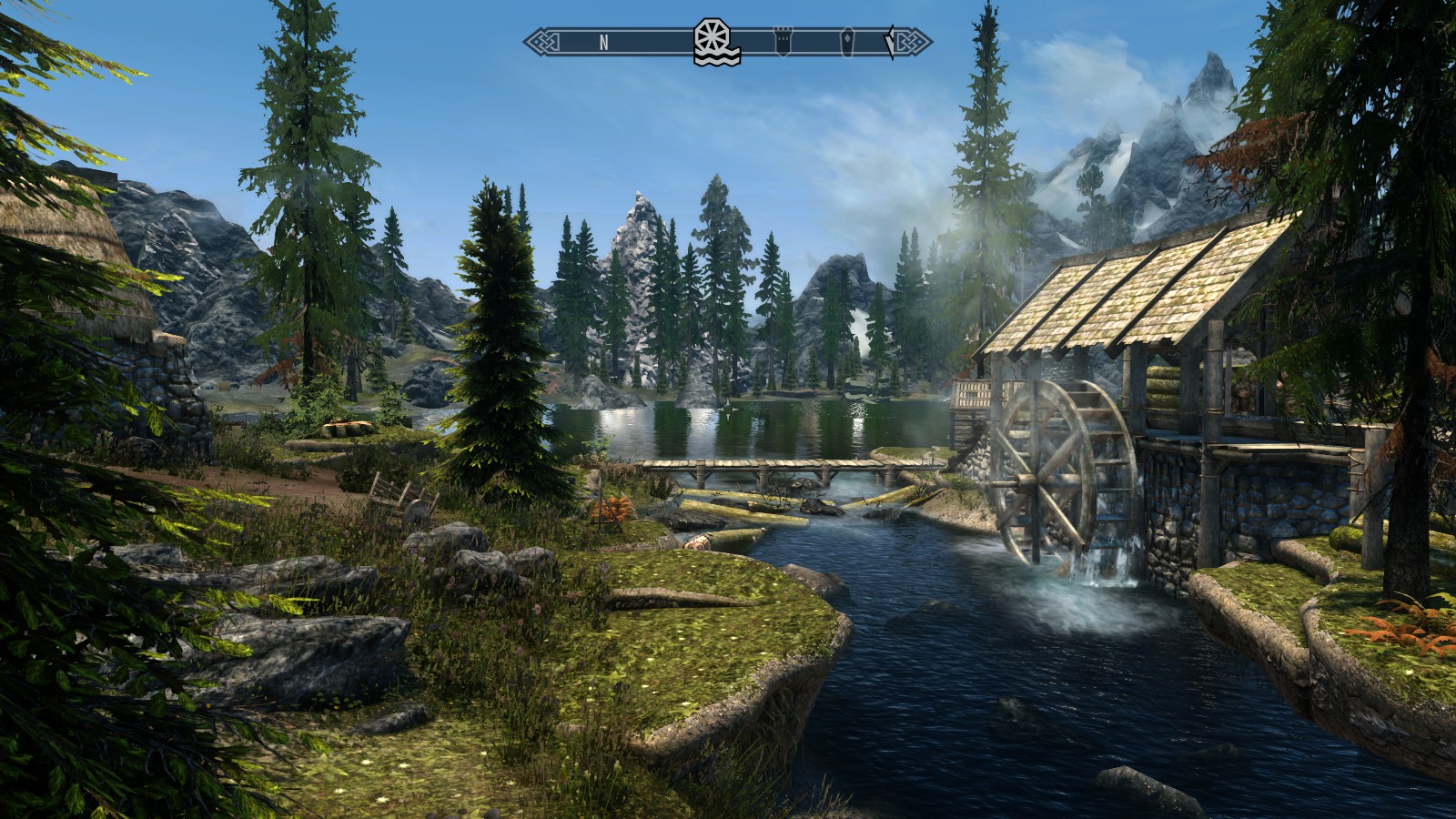Click the water mill marker on the compass
This screenshot has width=1456, height=819.
[x=716, y=42]
